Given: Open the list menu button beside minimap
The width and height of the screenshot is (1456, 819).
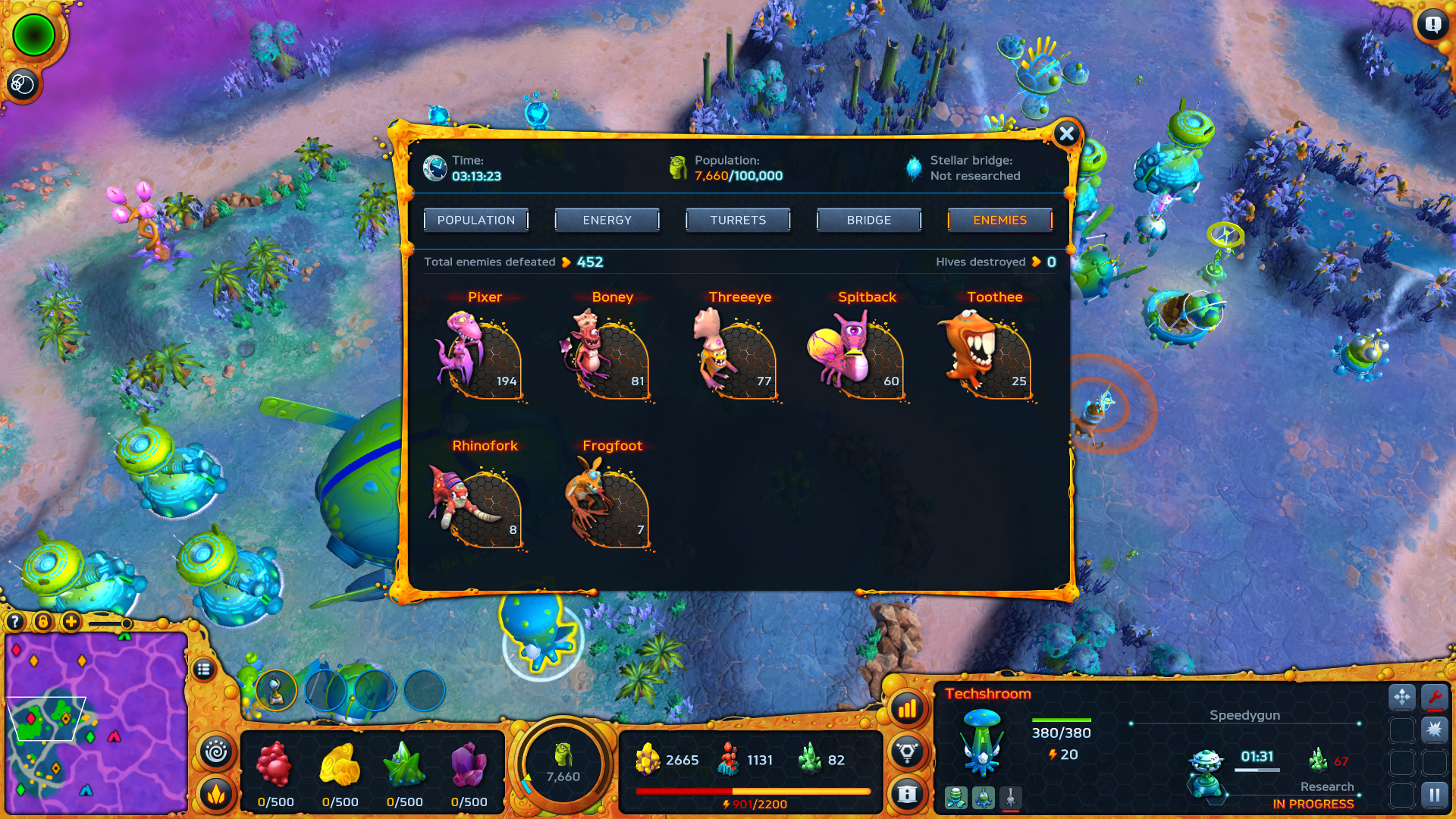Looking at the screenshot, I should 203,670.
